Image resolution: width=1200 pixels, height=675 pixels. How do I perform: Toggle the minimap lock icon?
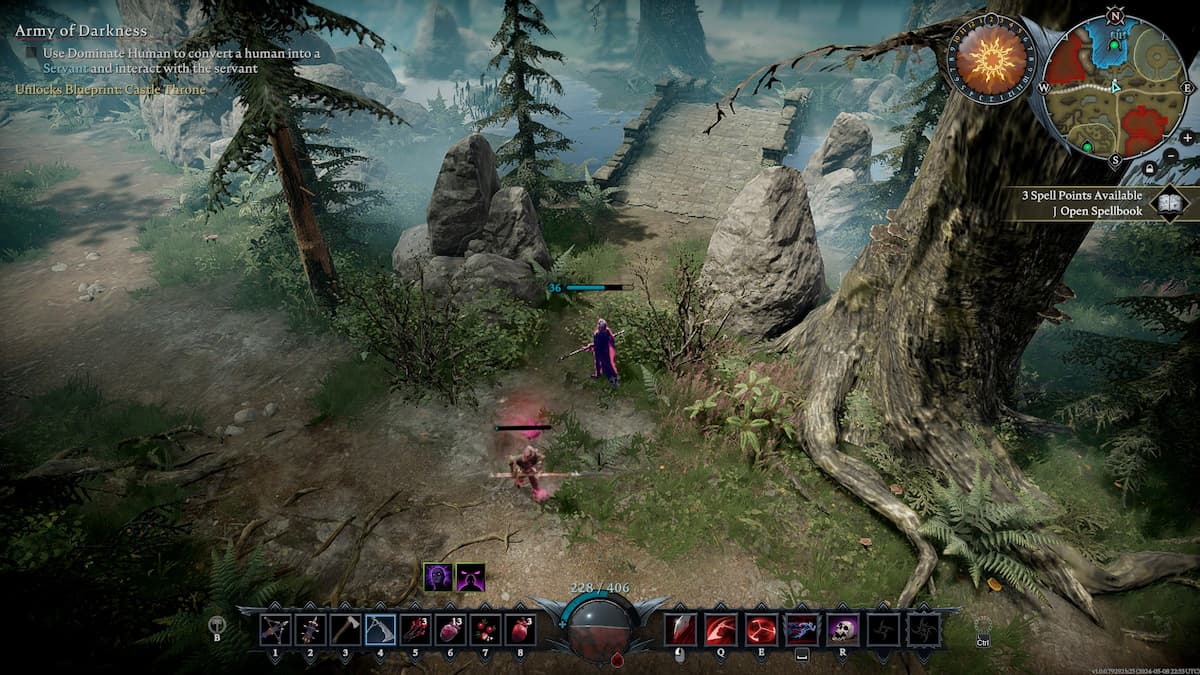point(1150,170)
